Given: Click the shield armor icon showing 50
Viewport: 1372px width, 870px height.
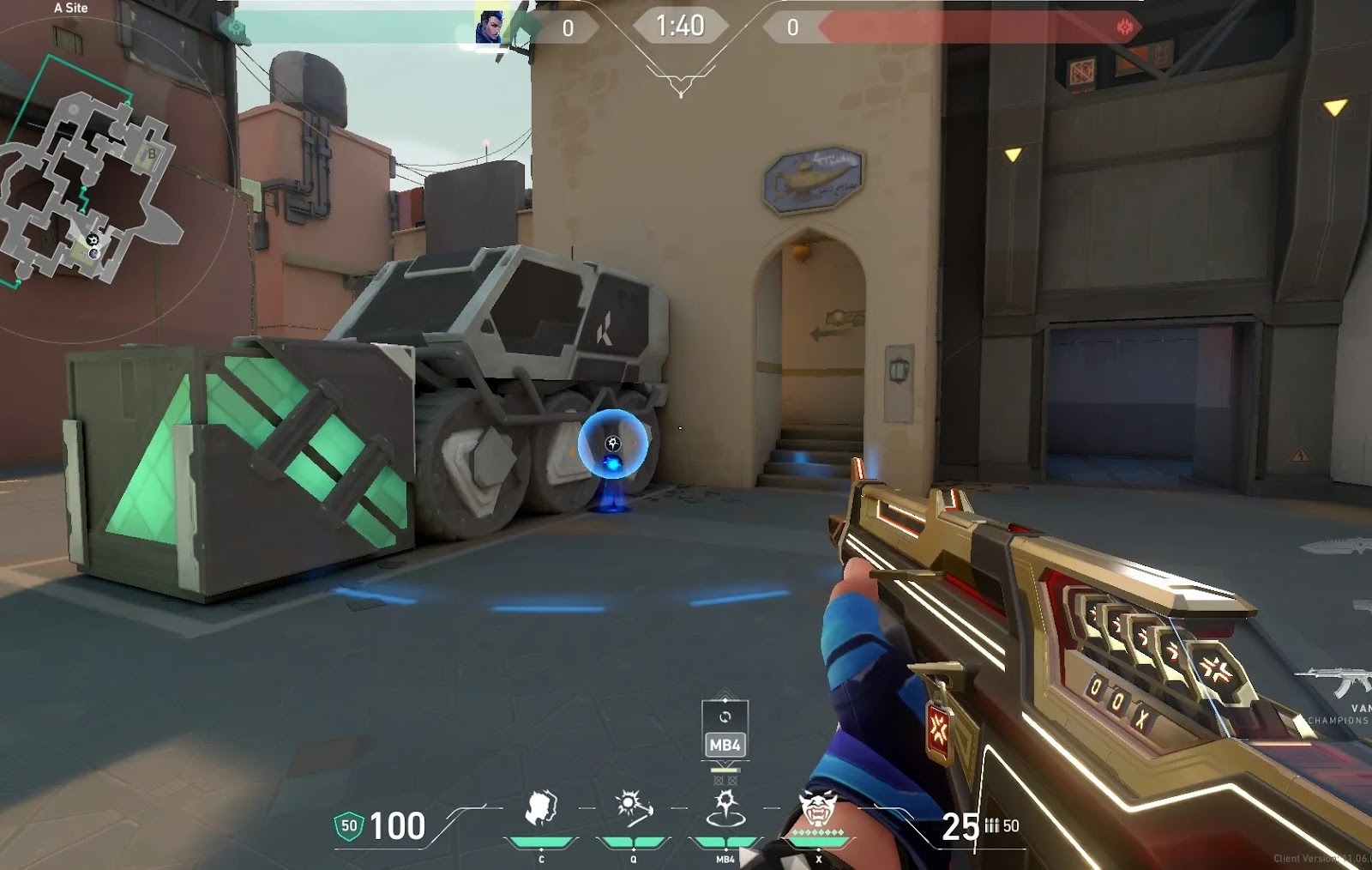Looking at the screenshot, I should 348,826.
